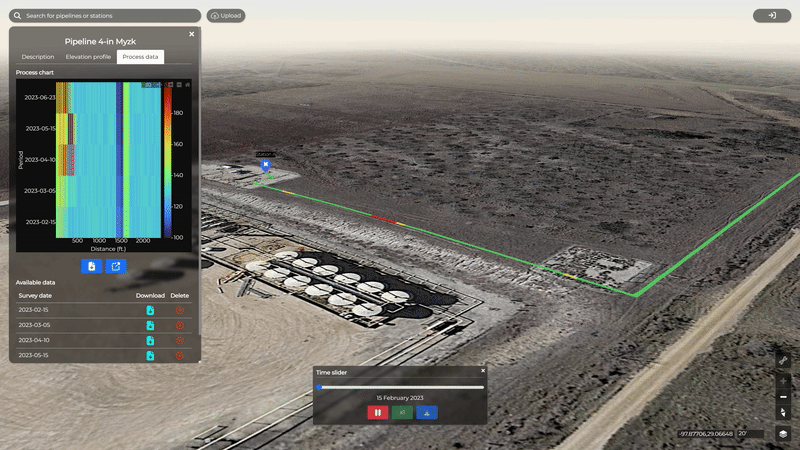Open the Elevation profile tab
The image size is (800, 450).
coord(88,57)
